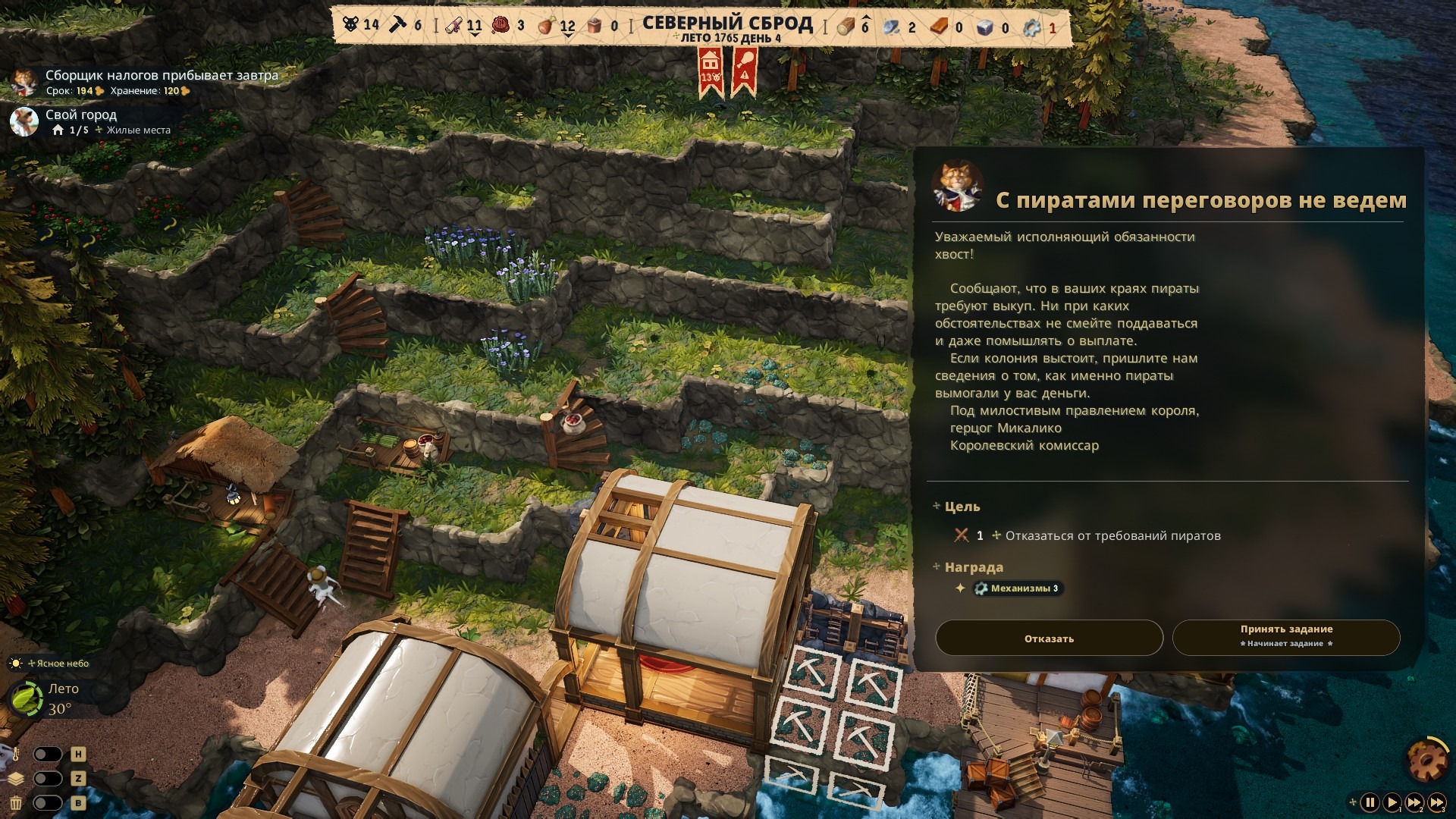Pause the game speed
This screenshot has height=819, width=1456.
(x=1370, y=802)
